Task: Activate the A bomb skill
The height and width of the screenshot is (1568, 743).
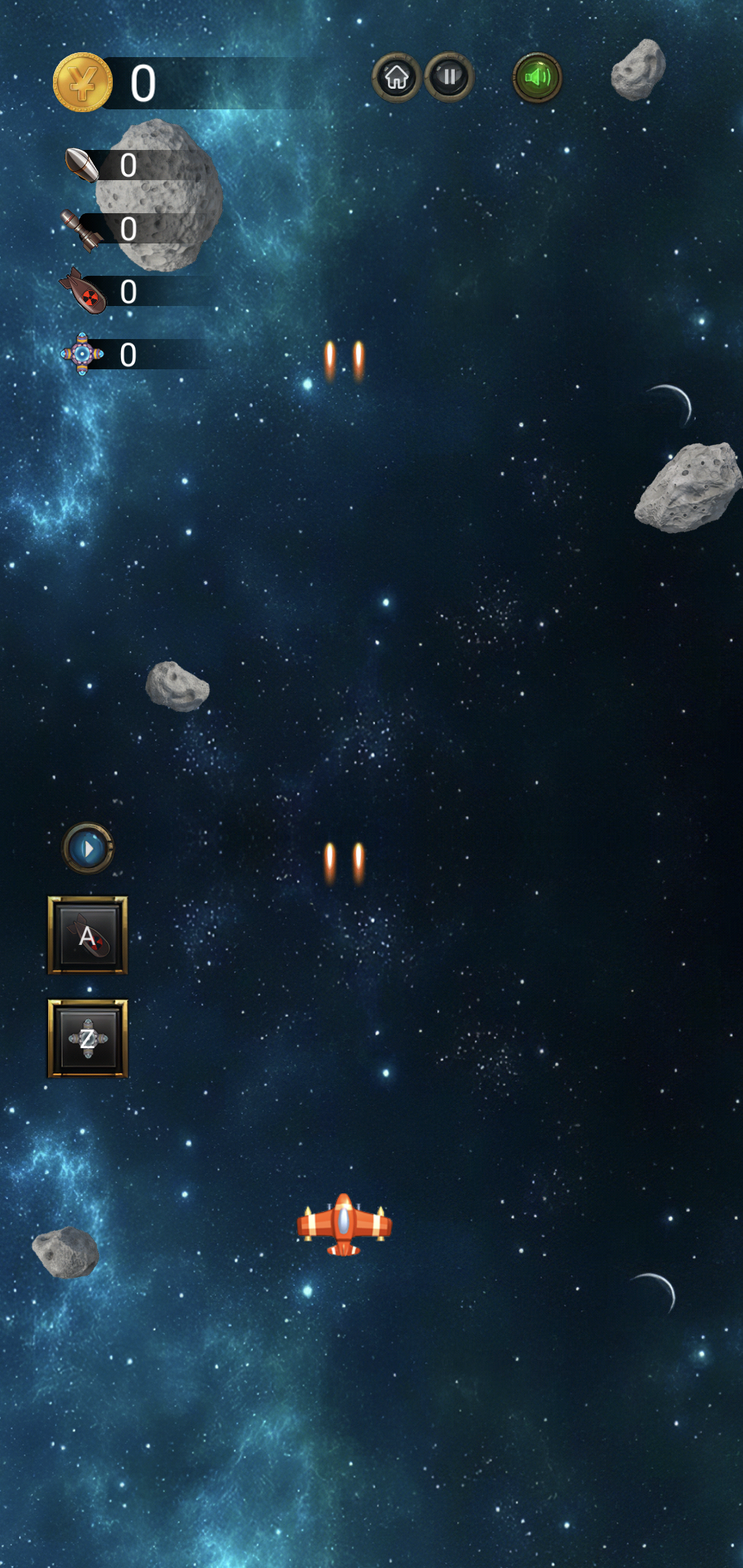Action: pos(87,935)
